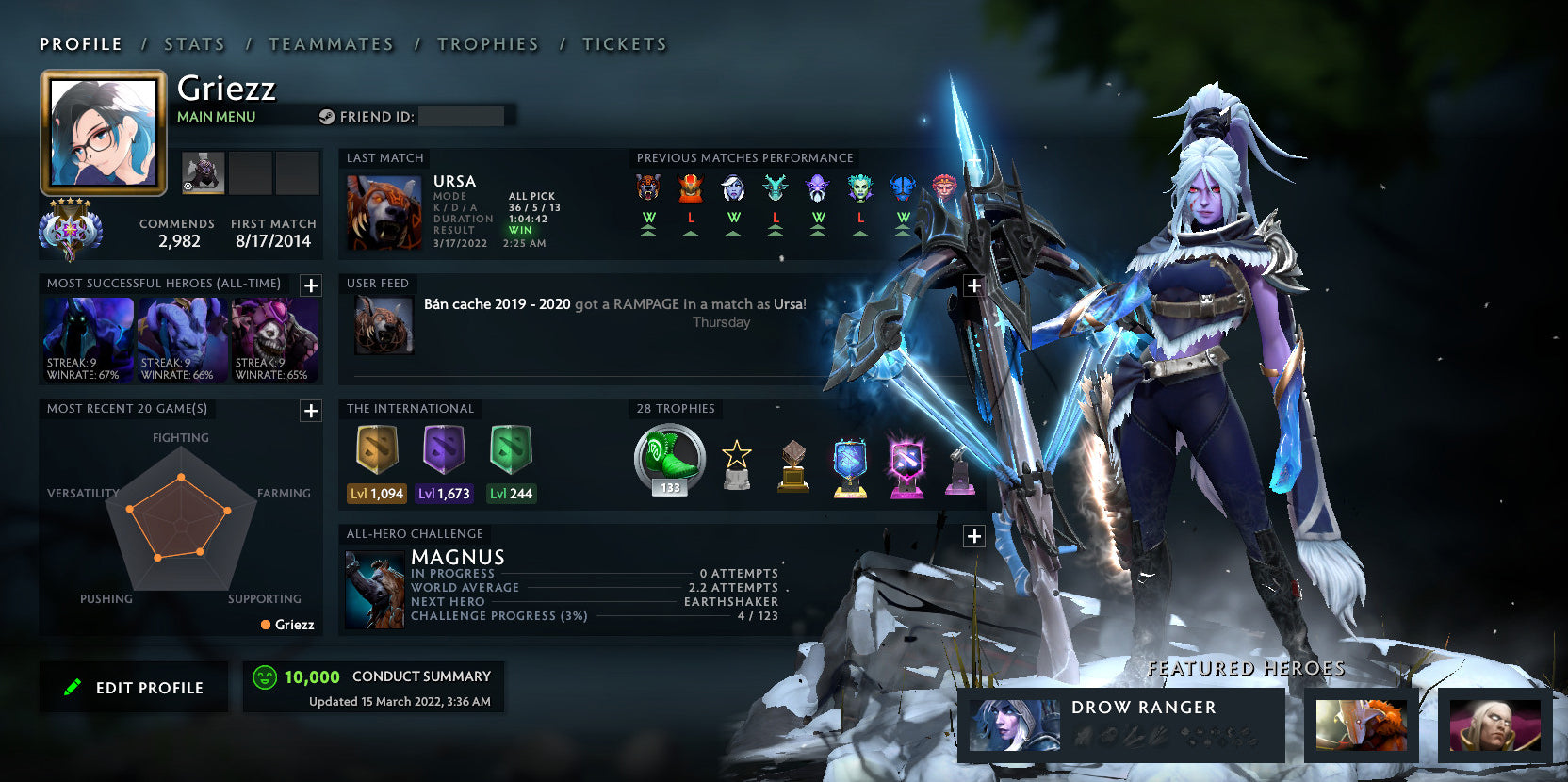Open the Lvl 1,673 International battle pass badge
Screen dimensions: 1568x782
[443, 452]
